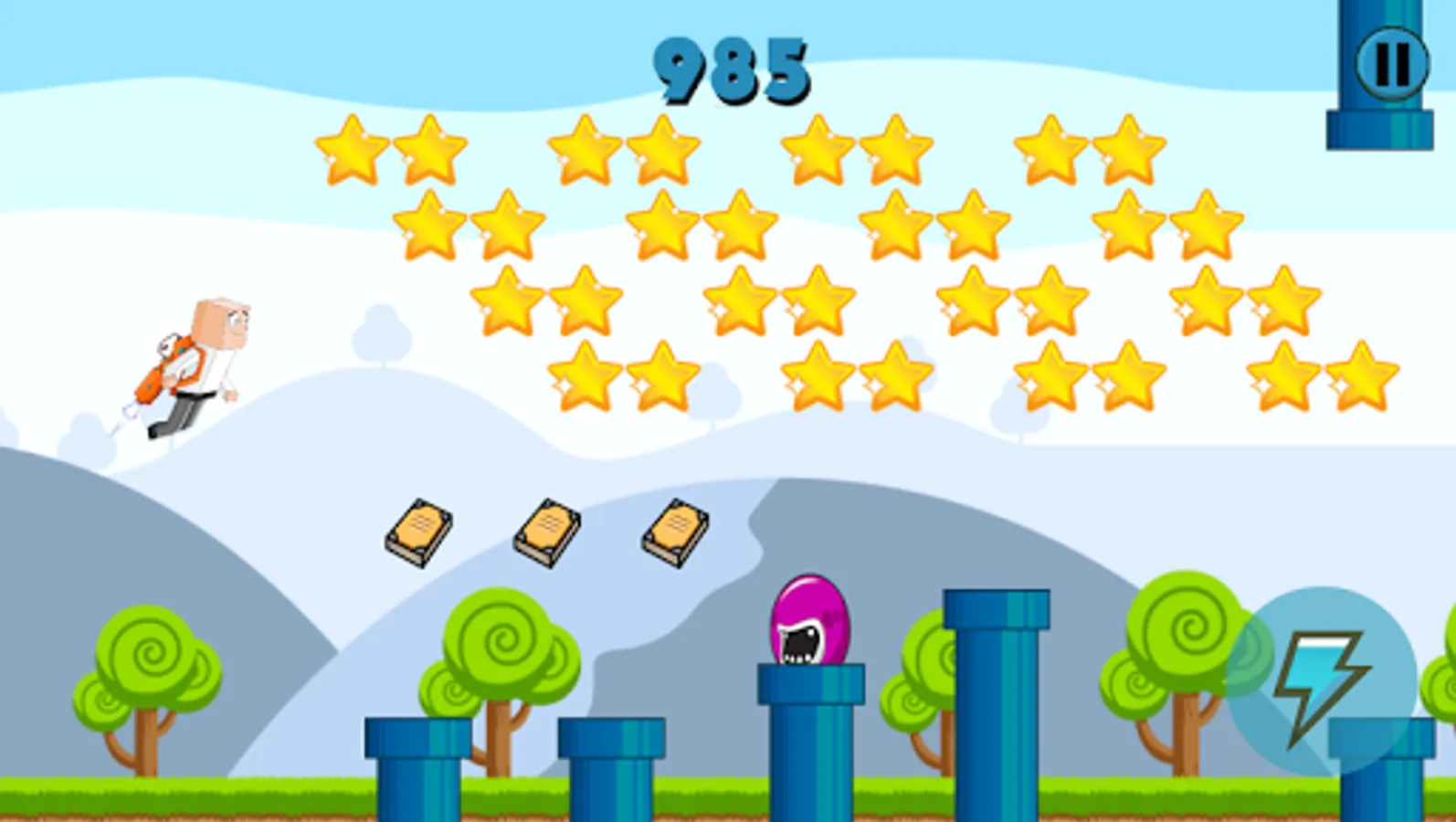Screen dimensions: 1456x822
Task: Click the small tree on the far left
Action: tap(146, 667)
